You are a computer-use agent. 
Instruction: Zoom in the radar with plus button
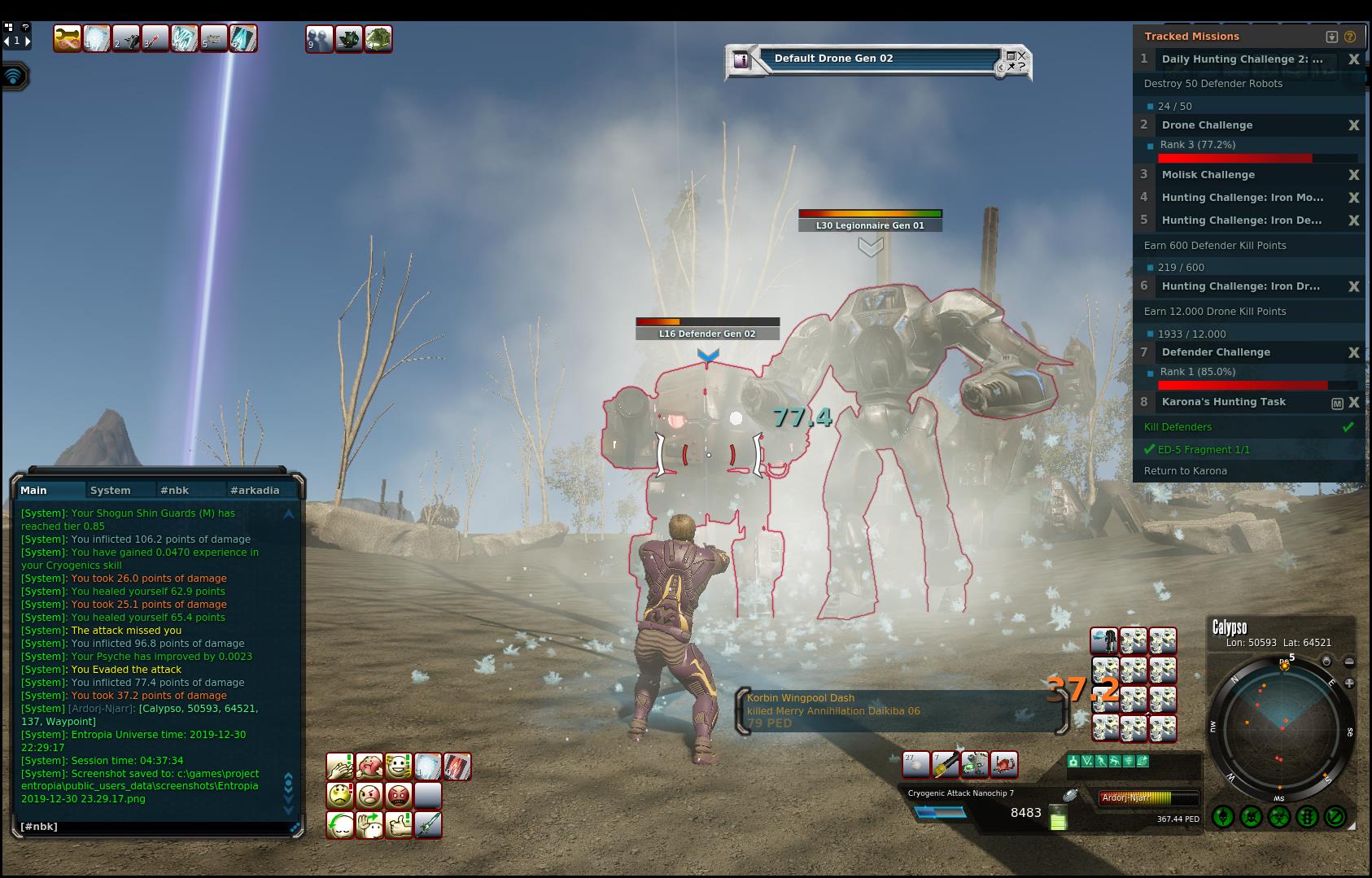click(x=1349, y=684)
